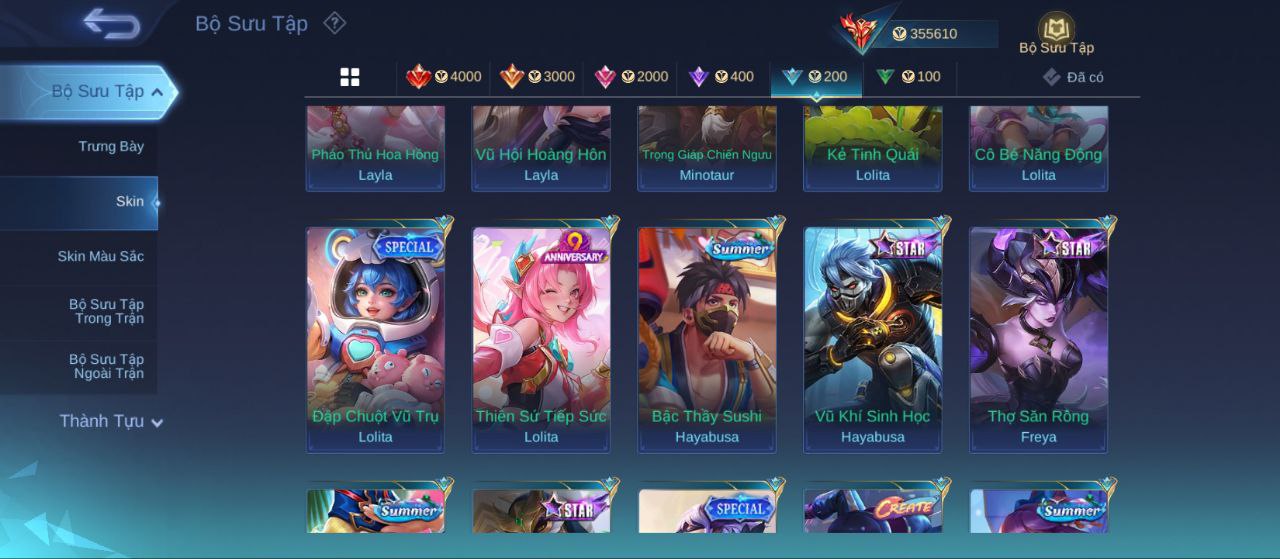Switch to the 4000 points tier tab
This screenshot has width=1280, height=559.
tap(443, 77)
